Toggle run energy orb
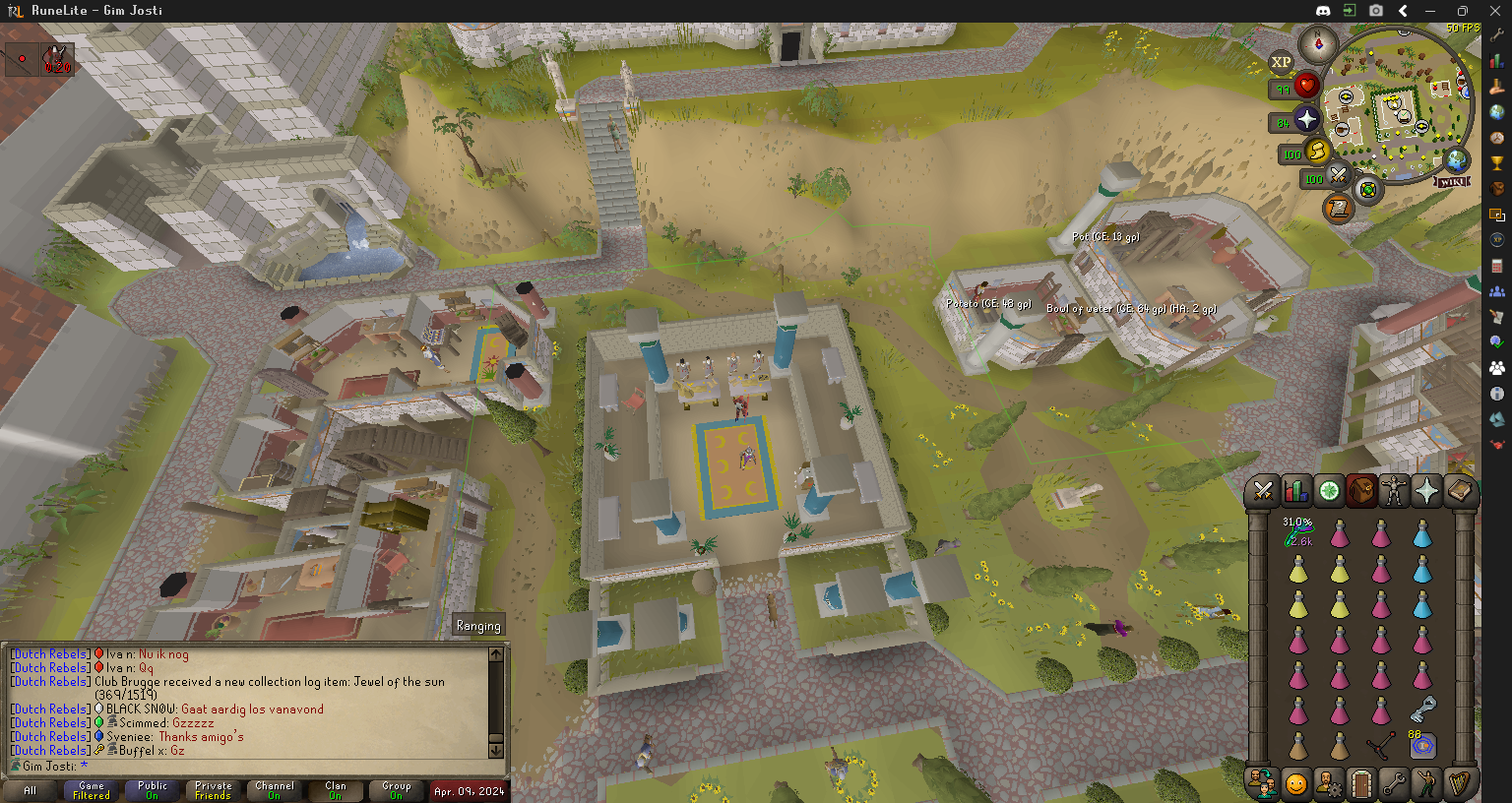 pyautogui.click(x=1317, y=153)
